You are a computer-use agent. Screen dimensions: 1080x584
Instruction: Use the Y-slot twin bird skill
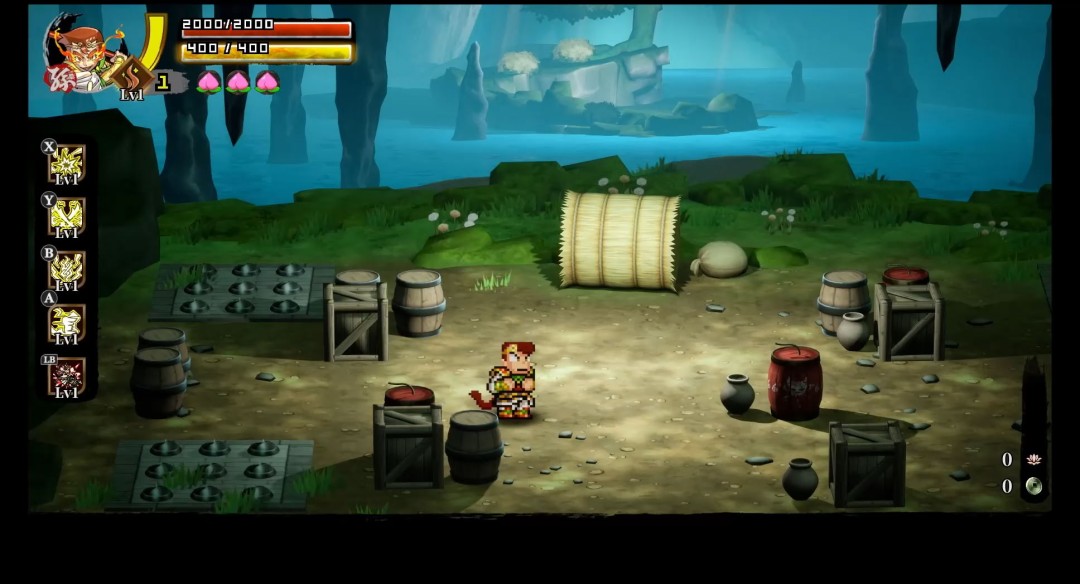(x=67, y=216)
